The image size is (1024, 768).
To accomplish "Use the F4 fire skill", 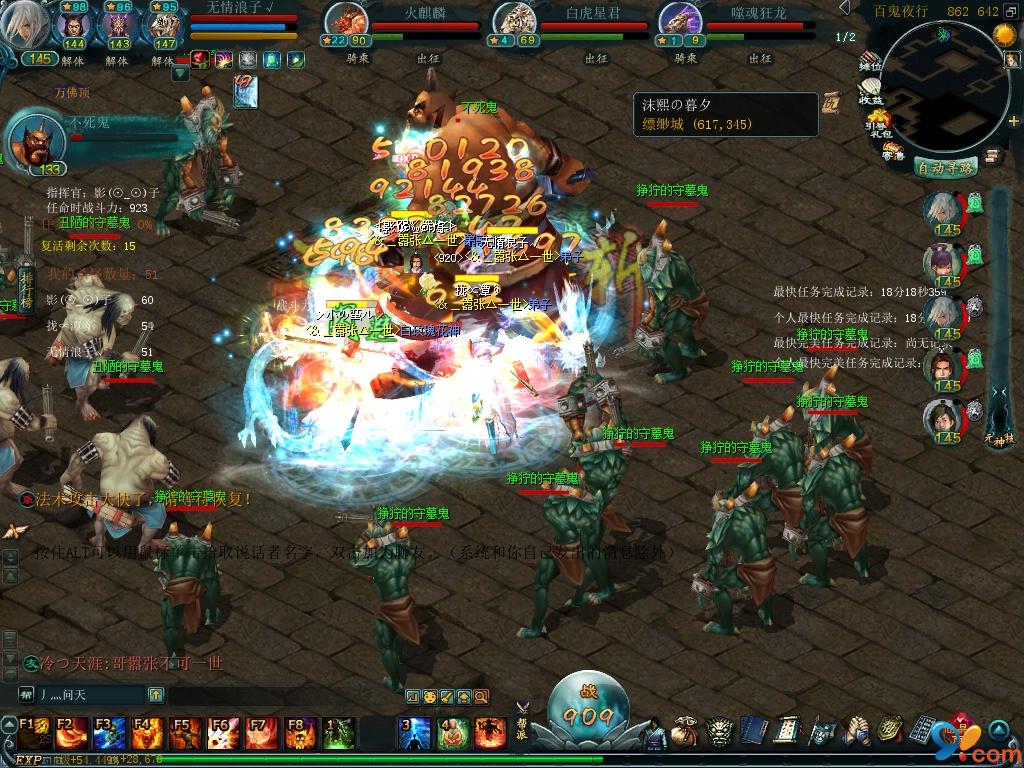I will point(148,733).
